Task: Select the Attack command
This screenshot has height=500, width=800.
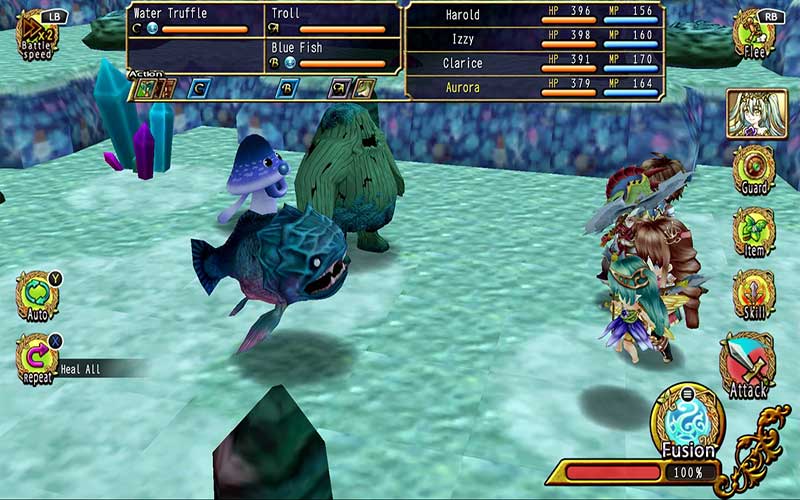Action: [x=748, y=366]
